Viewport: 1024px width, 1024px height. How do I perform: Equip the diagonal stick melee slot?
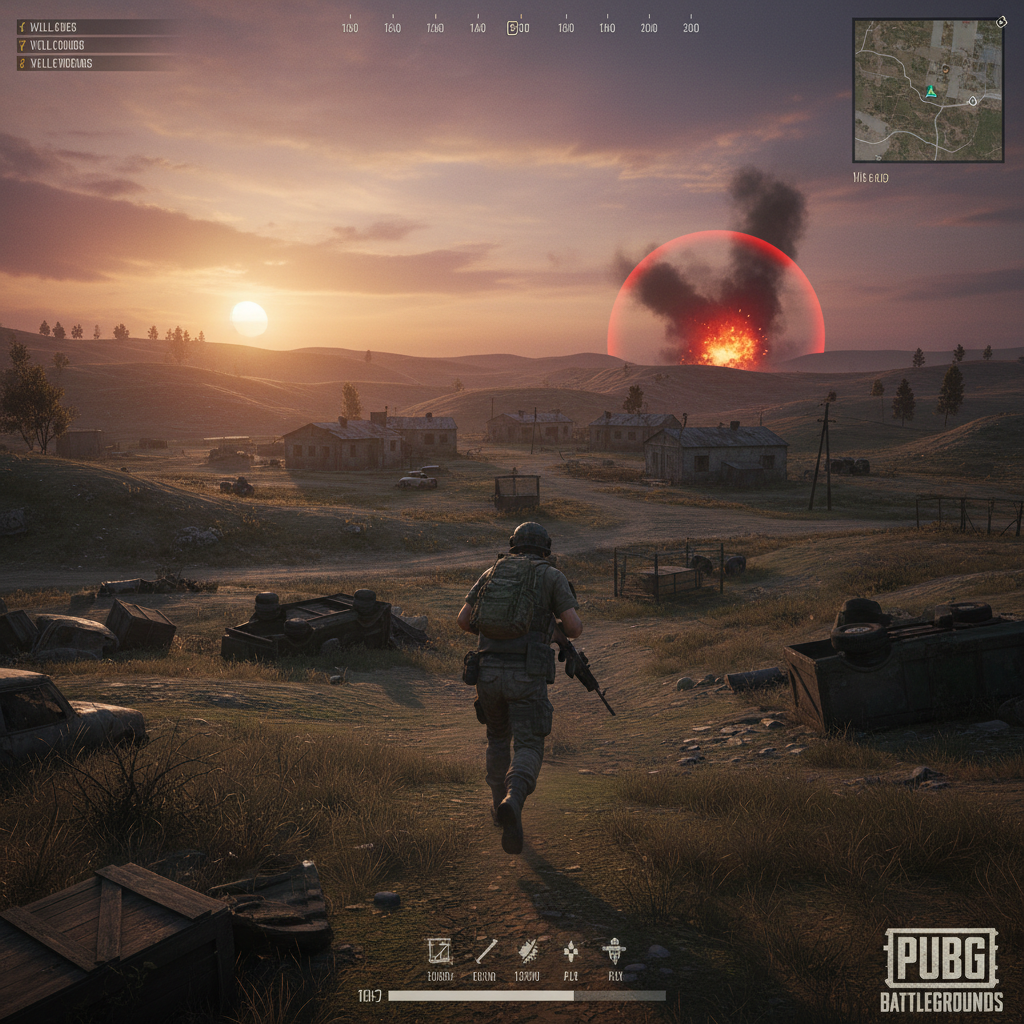click(x=486, y=951)
